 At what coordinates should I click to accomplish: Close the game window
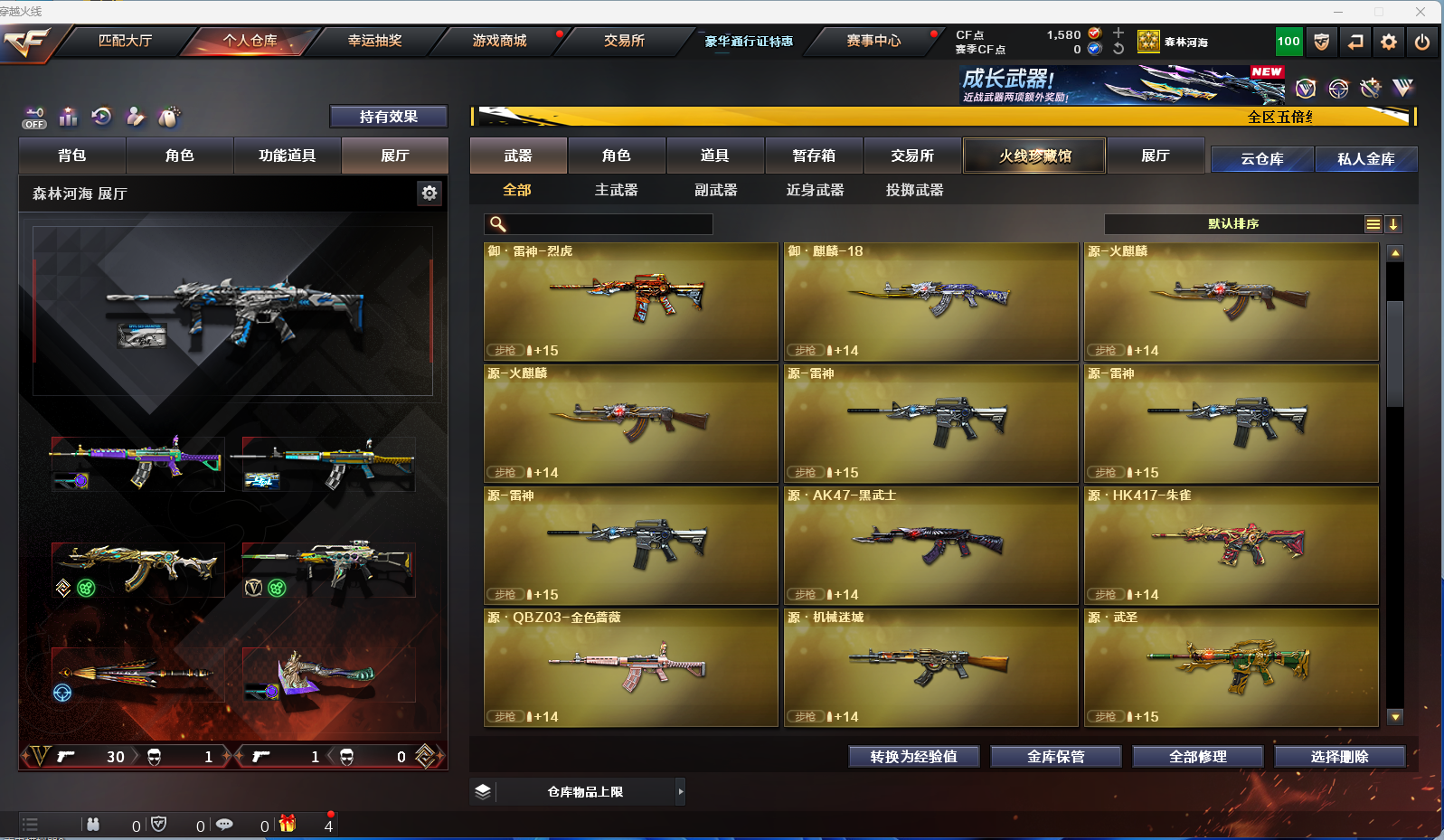point(1420,12)
